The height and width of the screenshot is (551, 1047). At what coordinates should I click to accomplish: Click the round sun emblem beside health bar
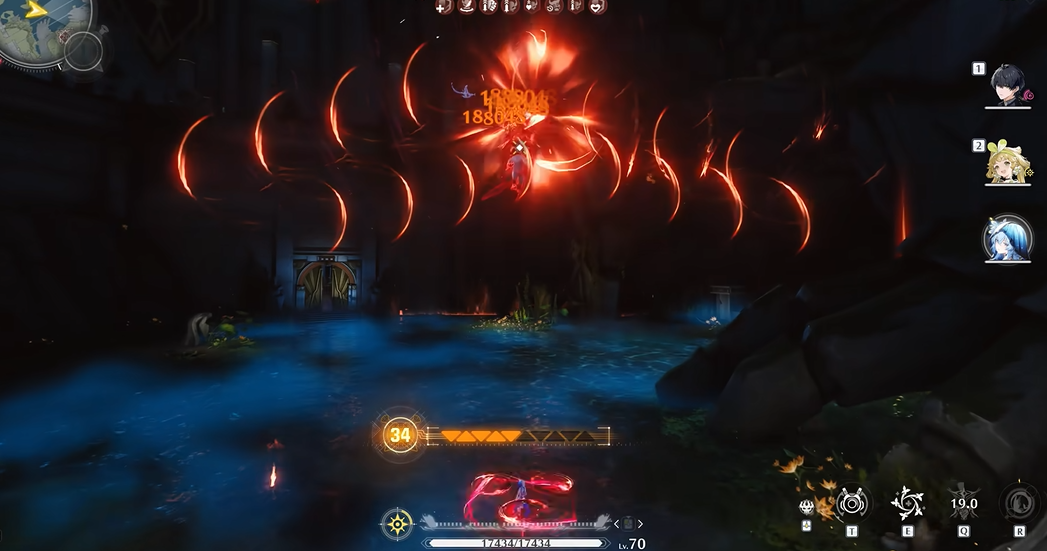[x=397, y=524]
